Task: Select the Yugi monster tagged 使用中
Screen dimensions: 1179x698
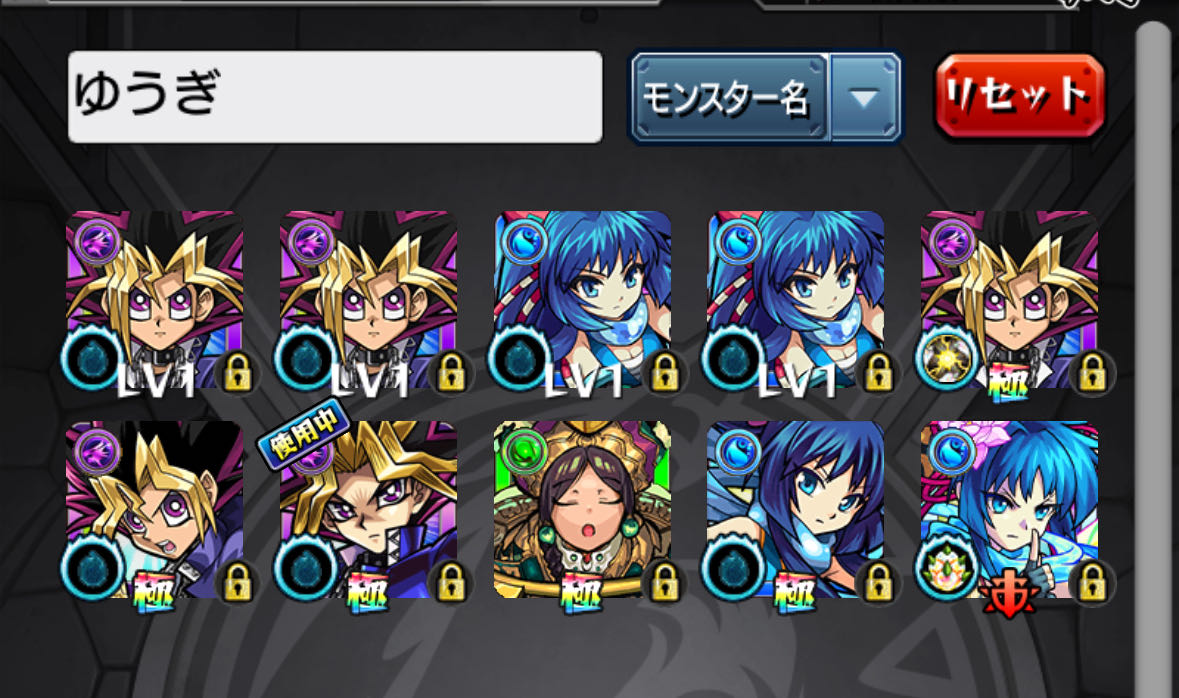Action: (x=368, y=510)
